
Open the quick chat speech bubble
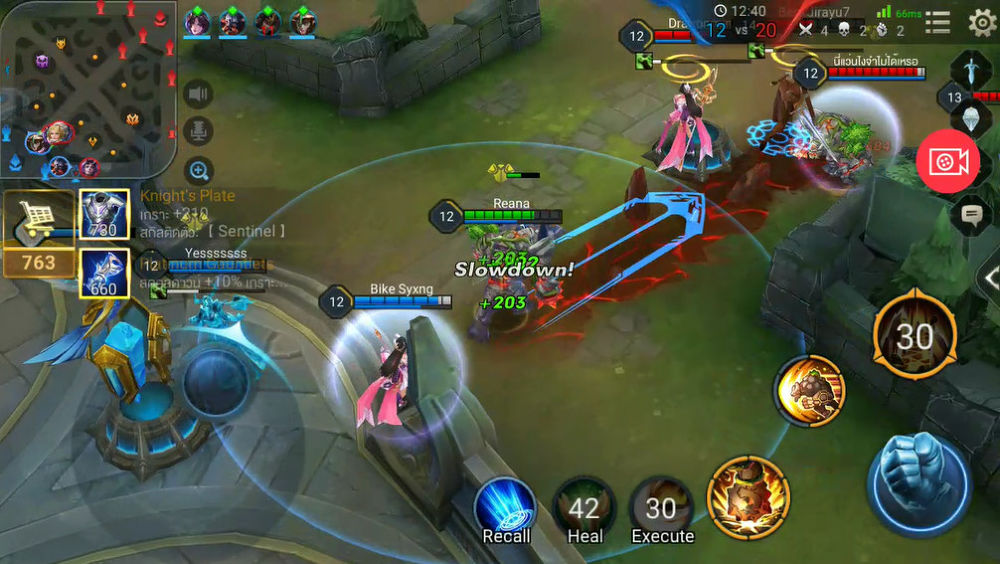971,215
